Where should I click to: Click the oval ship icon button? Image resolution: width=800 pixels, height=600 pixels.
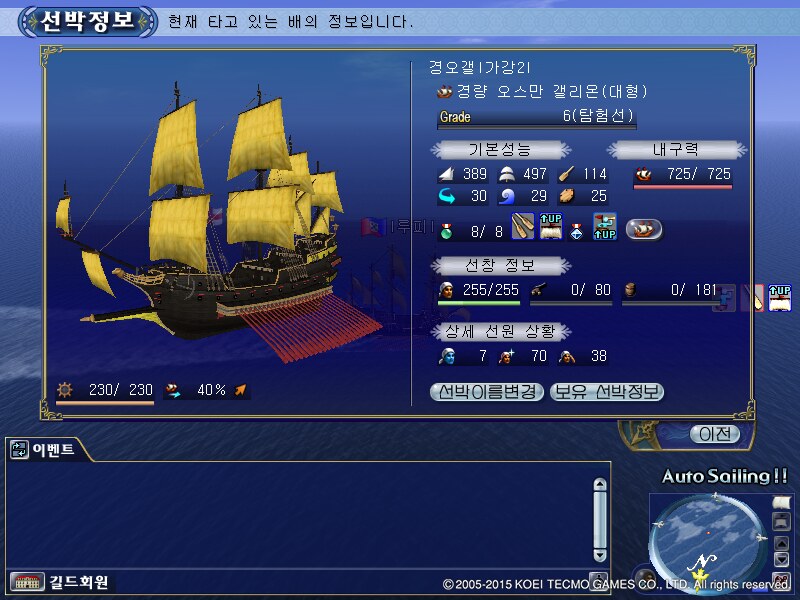(644, 229)
